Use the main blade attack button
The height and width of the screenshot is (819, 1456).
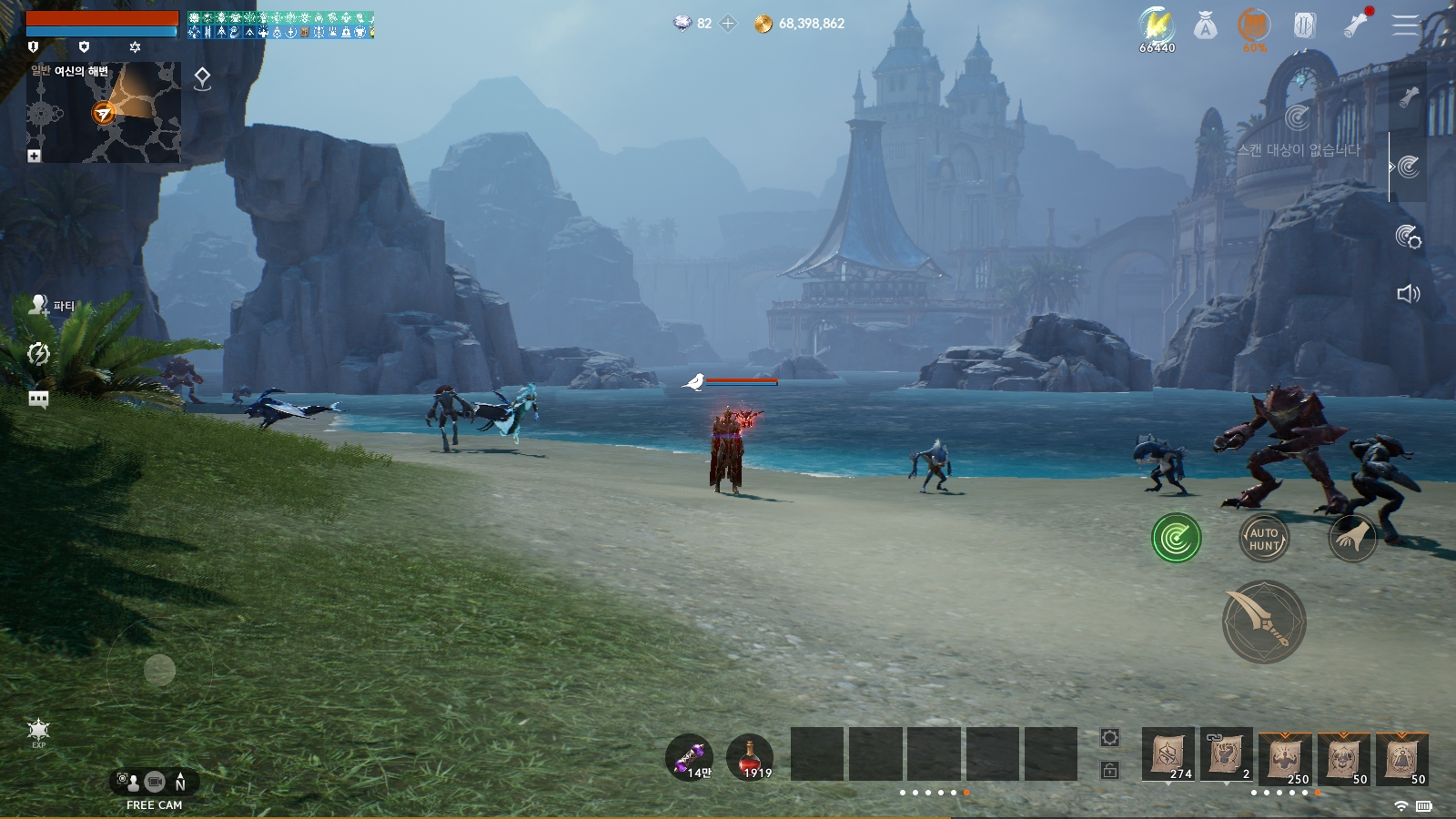pyautogui.click(x=1263, y=622)
